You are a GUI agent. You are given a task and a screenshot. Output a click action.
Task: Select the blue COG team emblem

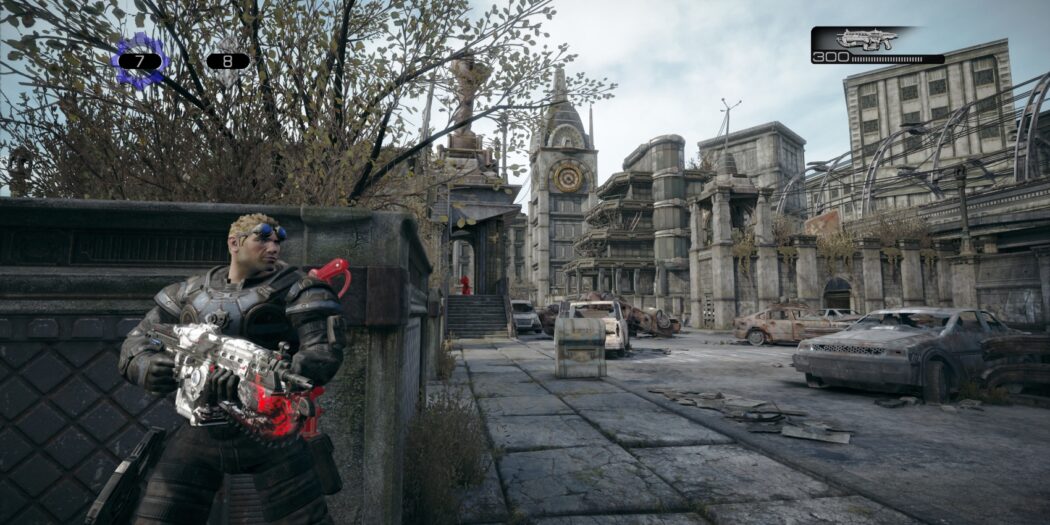139,60
